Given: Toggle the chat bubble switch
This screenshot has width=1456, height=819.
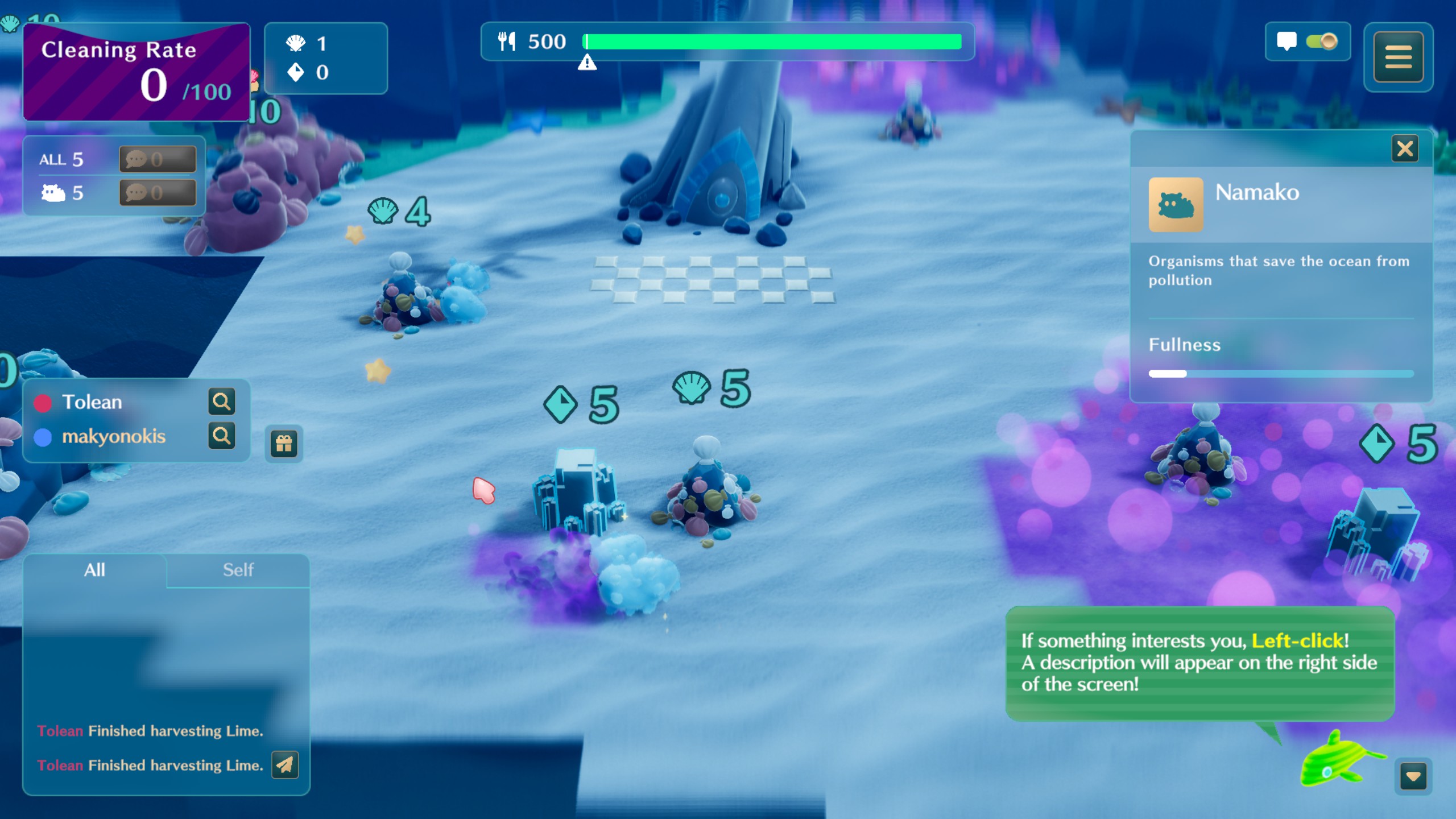Looking at the screenshot, I should coord(1321,42).
